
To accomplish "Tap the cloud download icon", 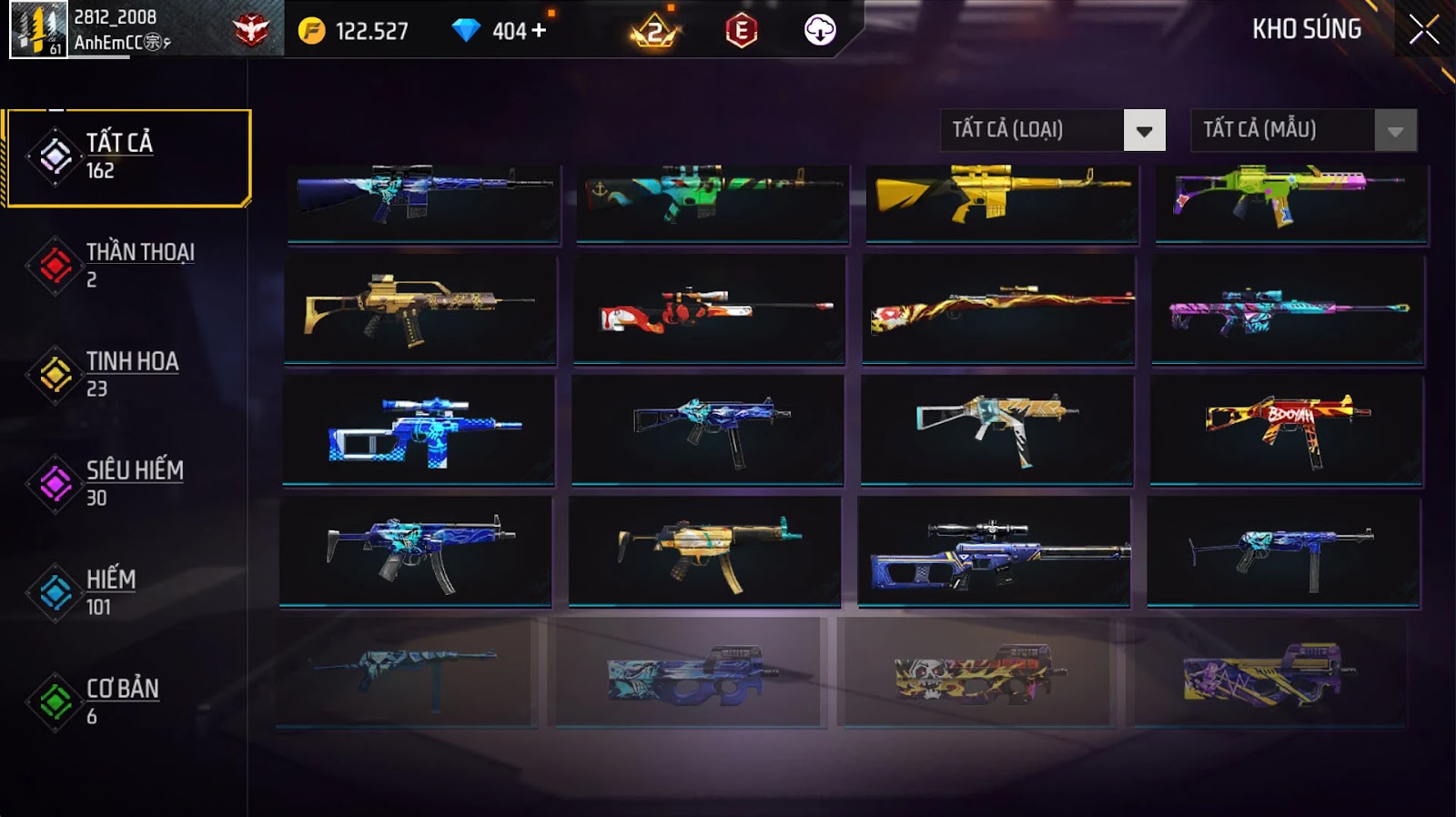I will (820, 31).
